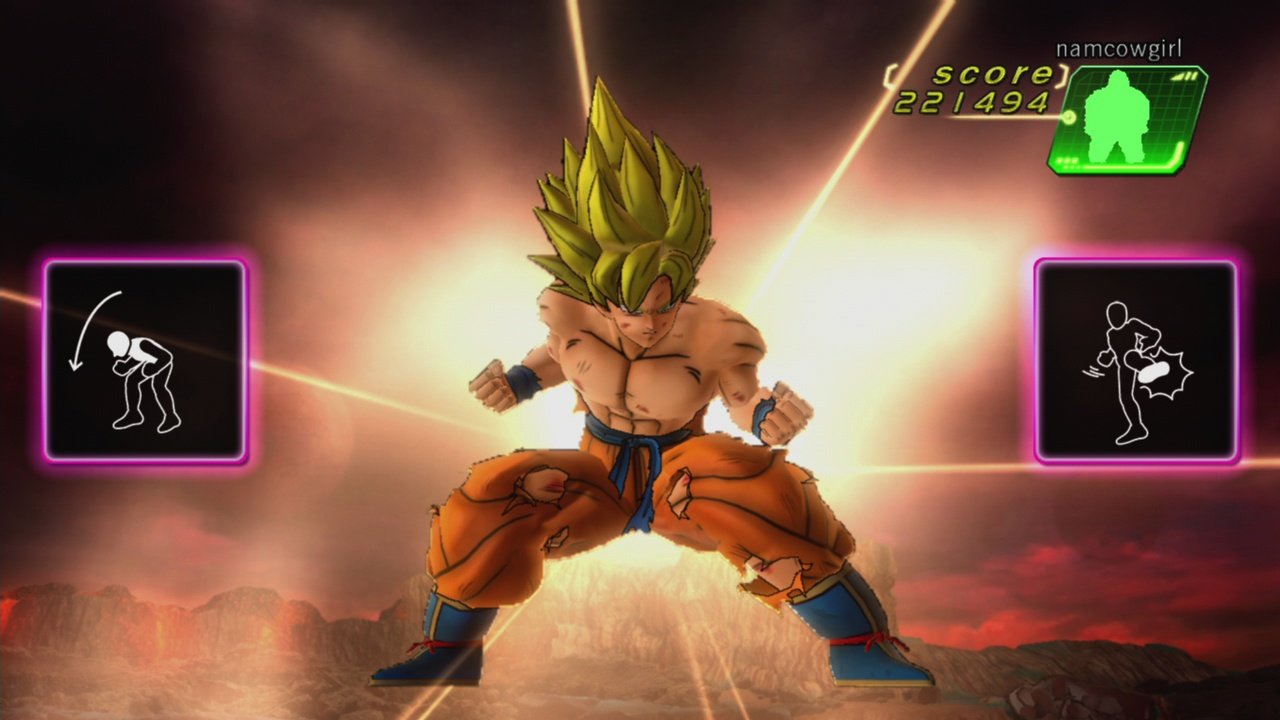Click the impact burst symbol in the right pose panel
The width and height of the screenshot is (1280, 720).
point(1168,370)
